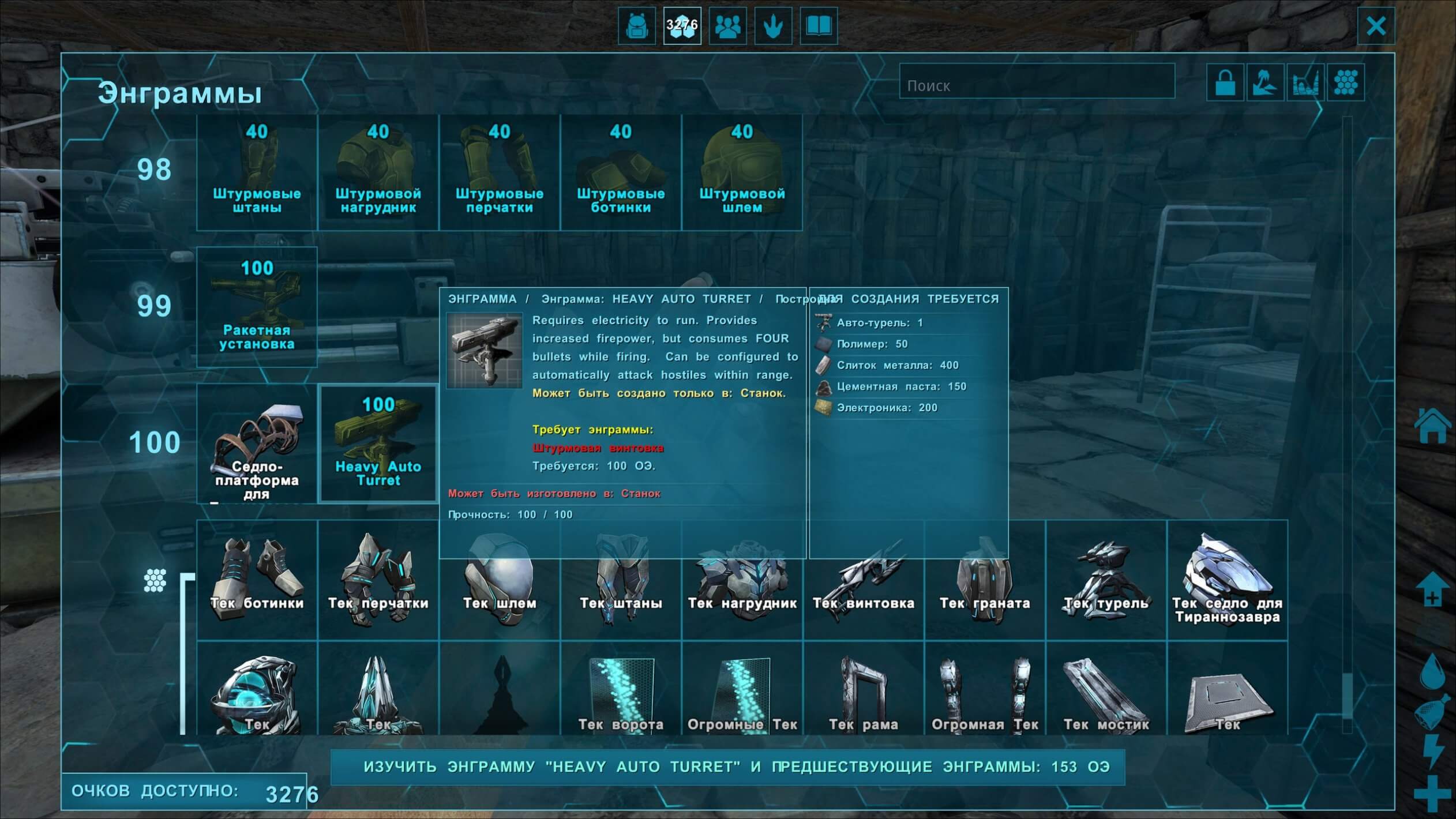Select the Ракетная установка engram
This screenshot has height=819, width=1456.
(x=257, y=307)
